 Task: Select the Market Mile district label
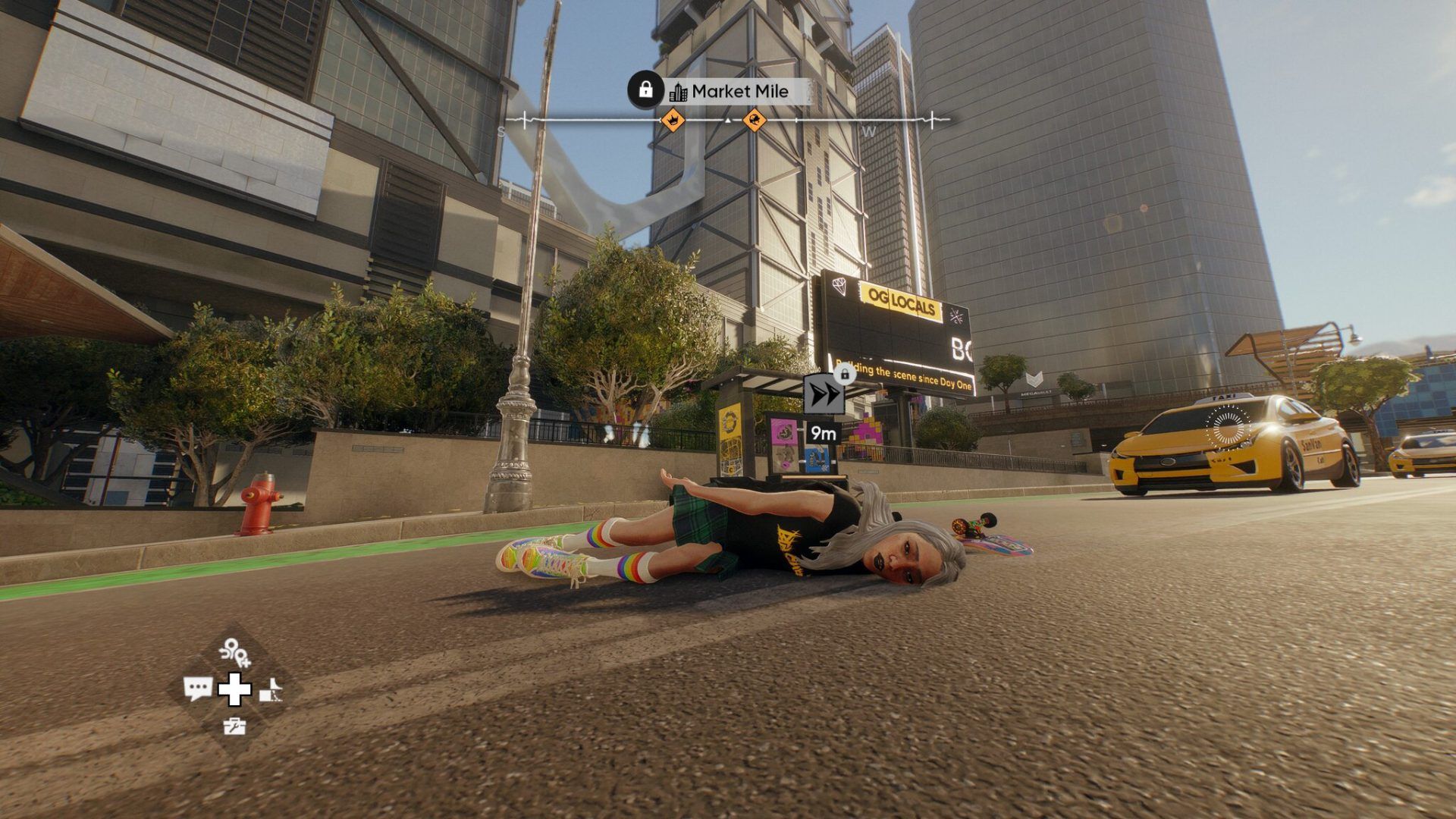(x=740, y=91)
